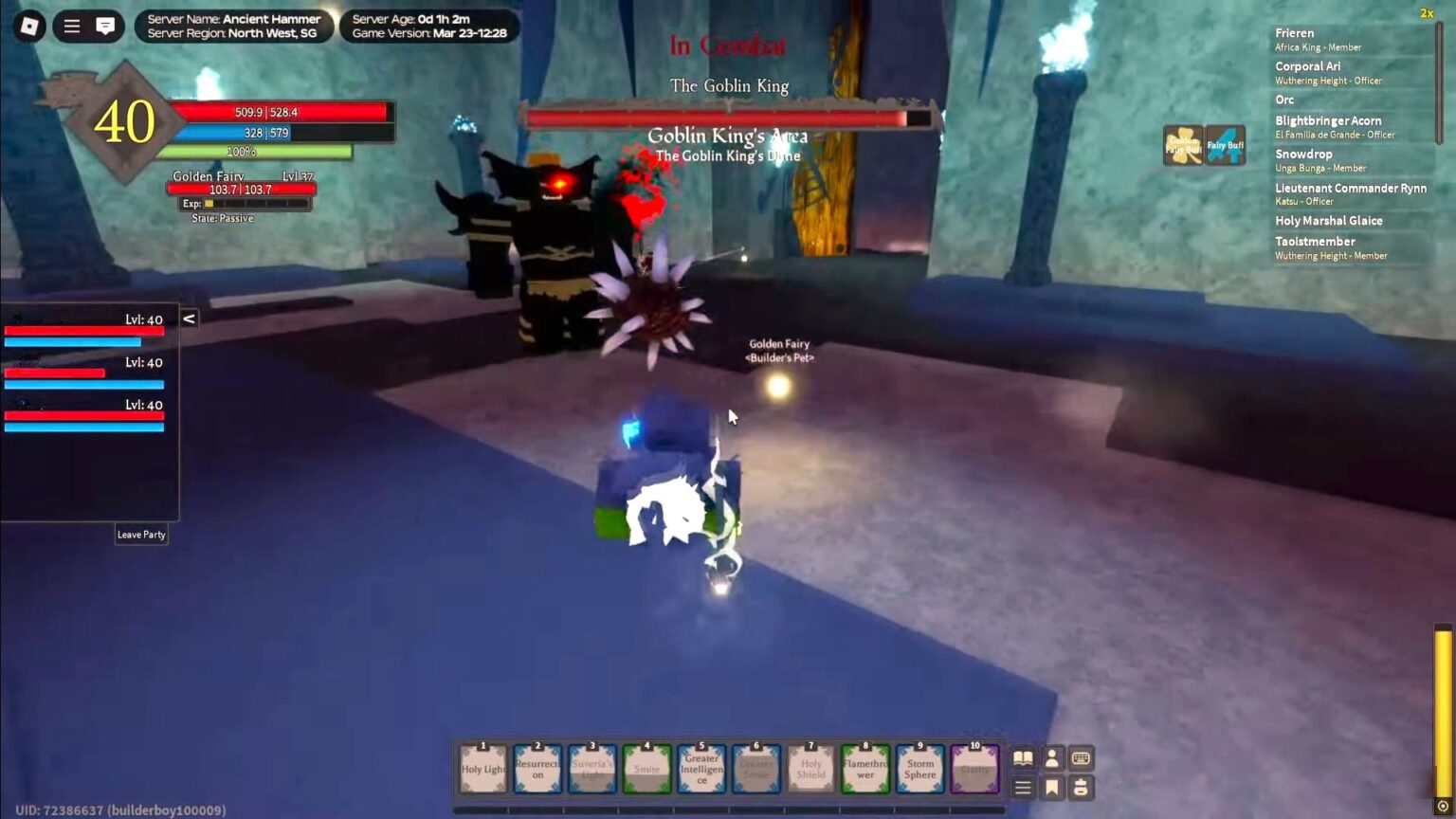
Task: Select the clipboard icon in the hotbar corner
Action: 1079,787
